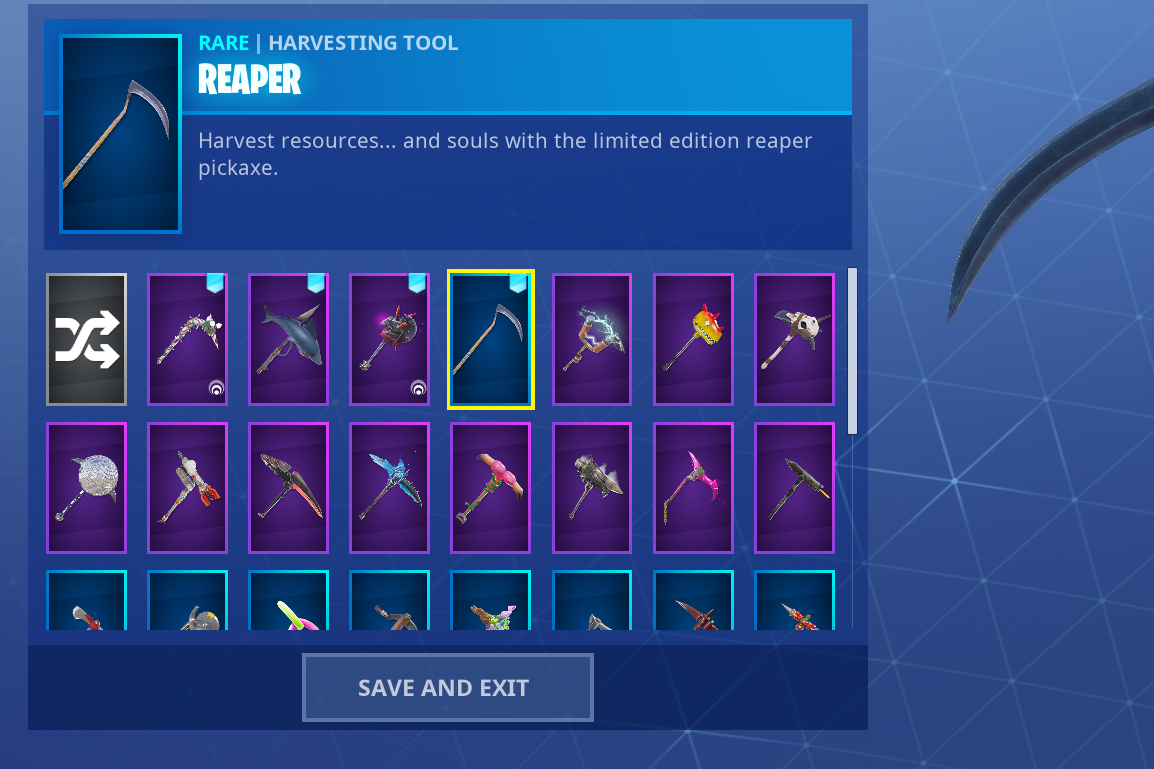Image resolution: width=1154 pixels, height=769 pixels.
Task: Select the plain black pickaxe with yellow tip
Action: point(794,488)
